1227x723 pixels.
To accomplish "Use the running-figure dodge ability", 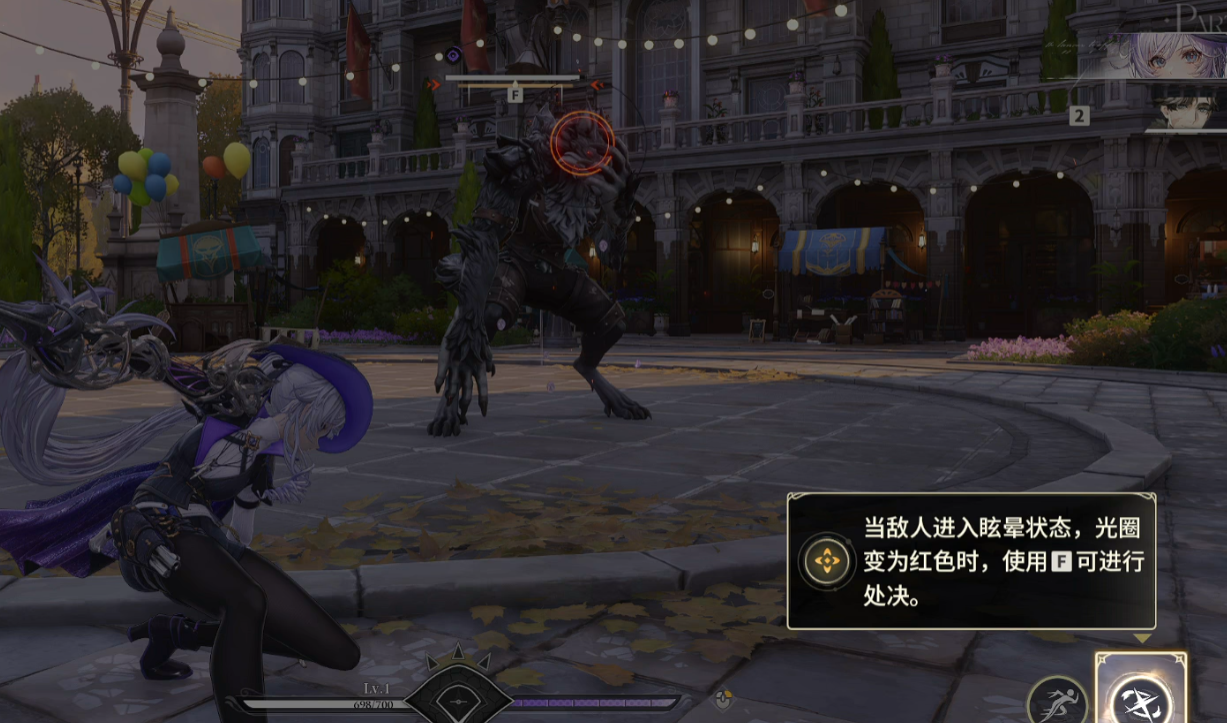I will coord(1057,701).
